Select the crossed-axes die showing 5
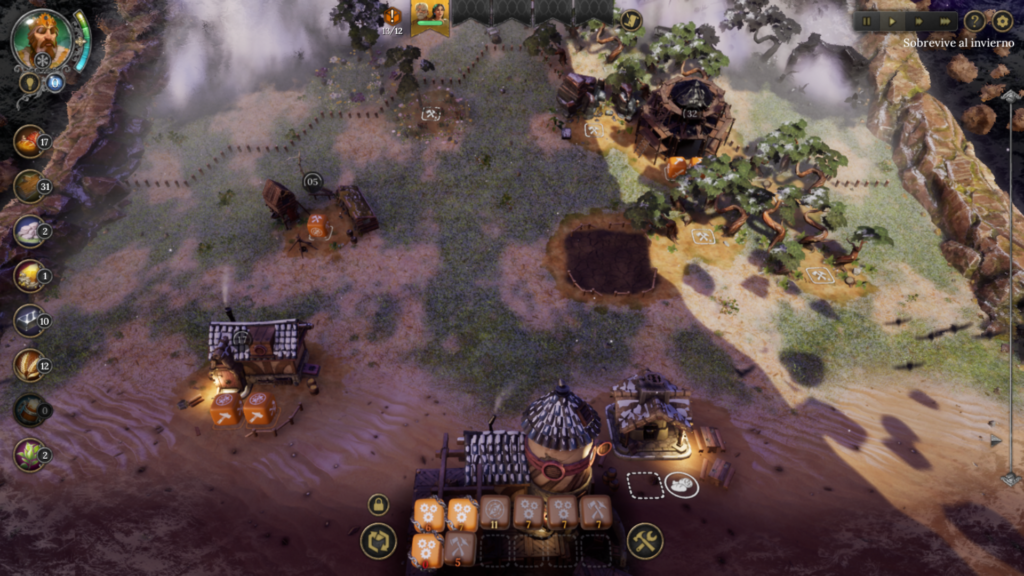The image size is (1024, 576). click(460, 548)
